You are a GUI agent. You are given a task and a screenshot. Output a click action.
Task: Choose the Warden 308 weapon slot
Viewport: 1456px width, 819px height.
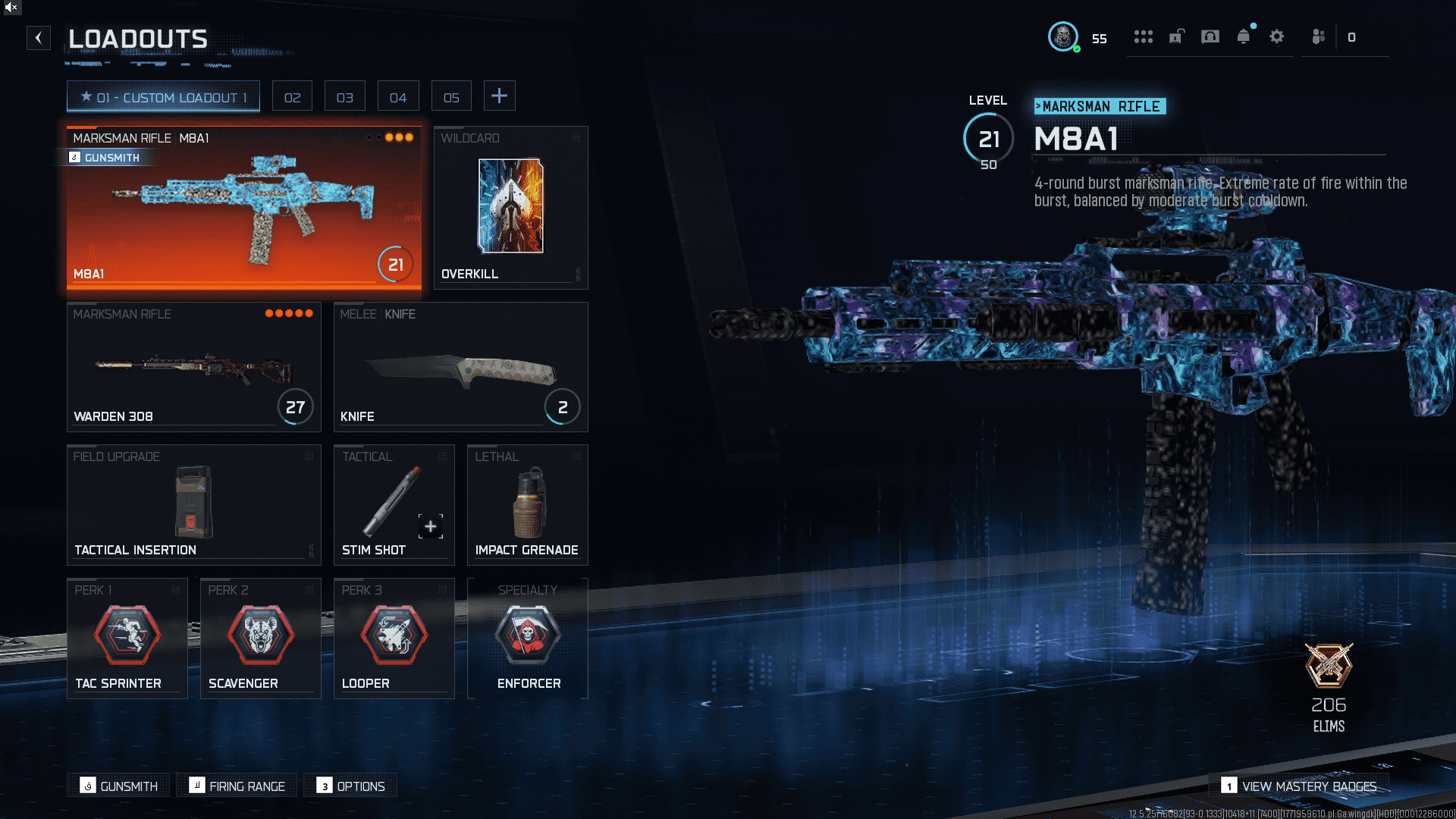[193, 367]
